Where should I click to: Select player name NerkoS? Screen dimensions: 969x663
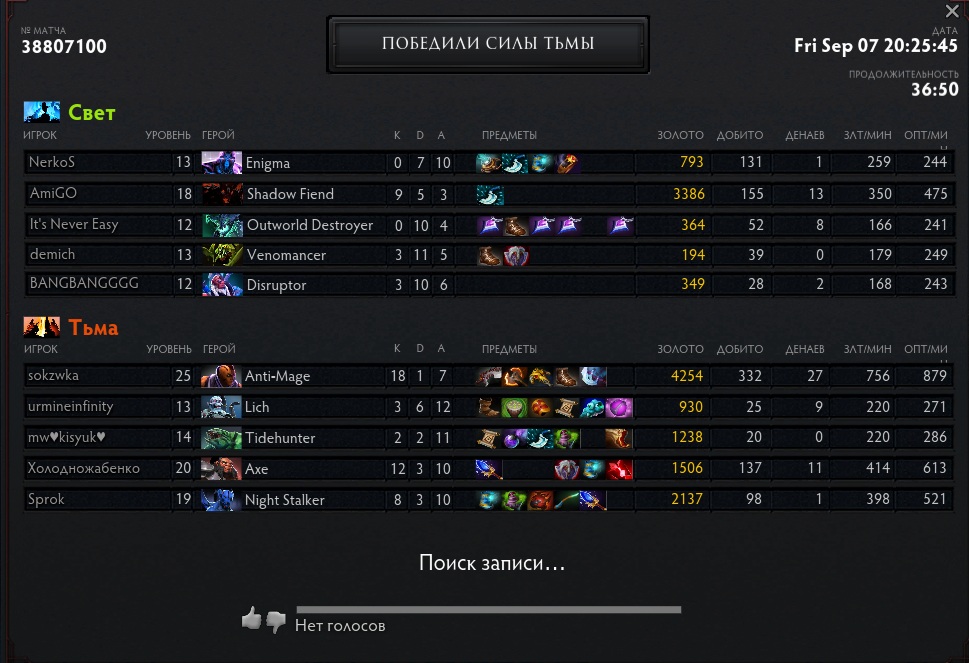52,163
